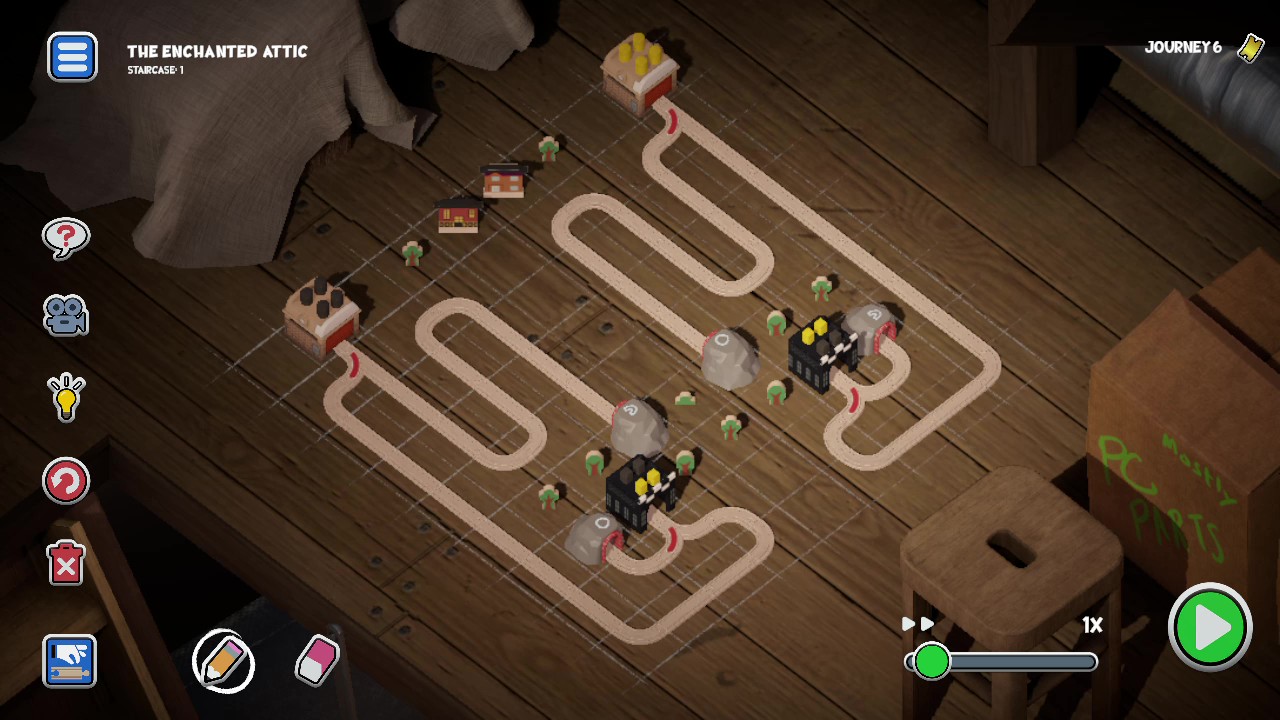The width and height of the screenshot is (1280, 720).
Task: Click the level title The Enchanted Attic
Action: click(217, 52)
